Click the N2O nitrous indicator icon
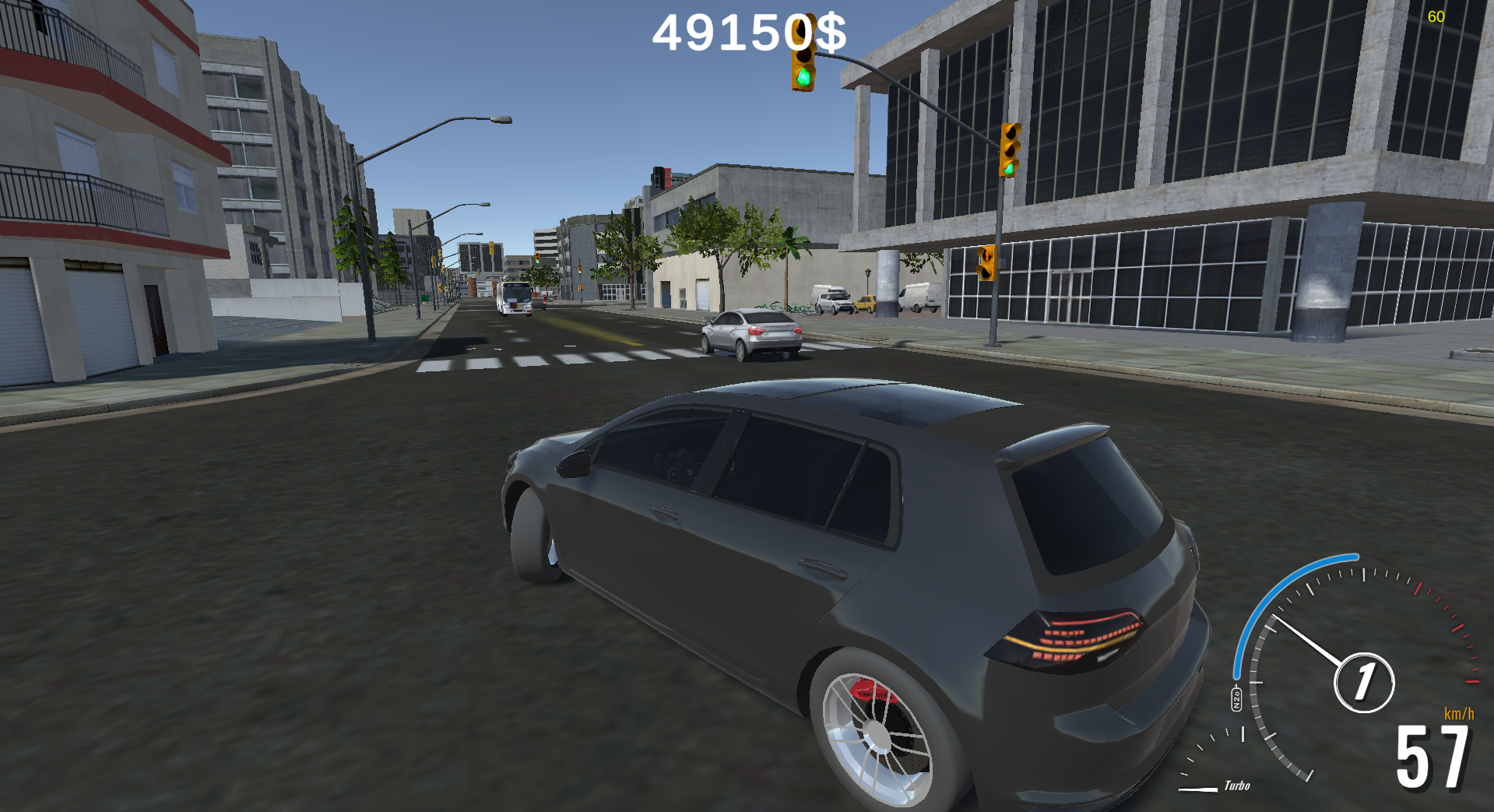Screen dimensions: 1494x812 pyautogui.click(x=1236, y=698)
